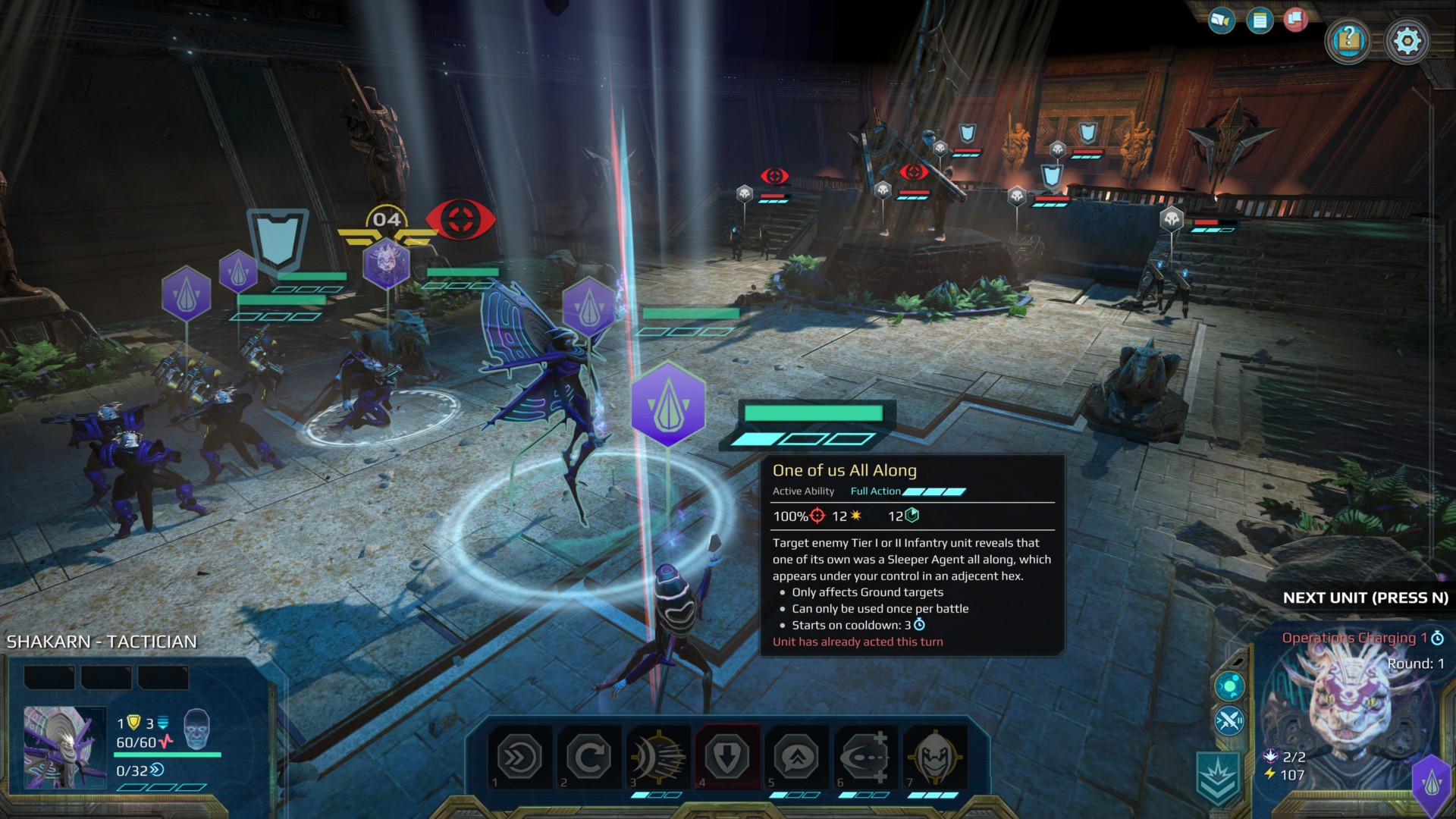Select ability slot 1 with double chevrons

(520, 757)
